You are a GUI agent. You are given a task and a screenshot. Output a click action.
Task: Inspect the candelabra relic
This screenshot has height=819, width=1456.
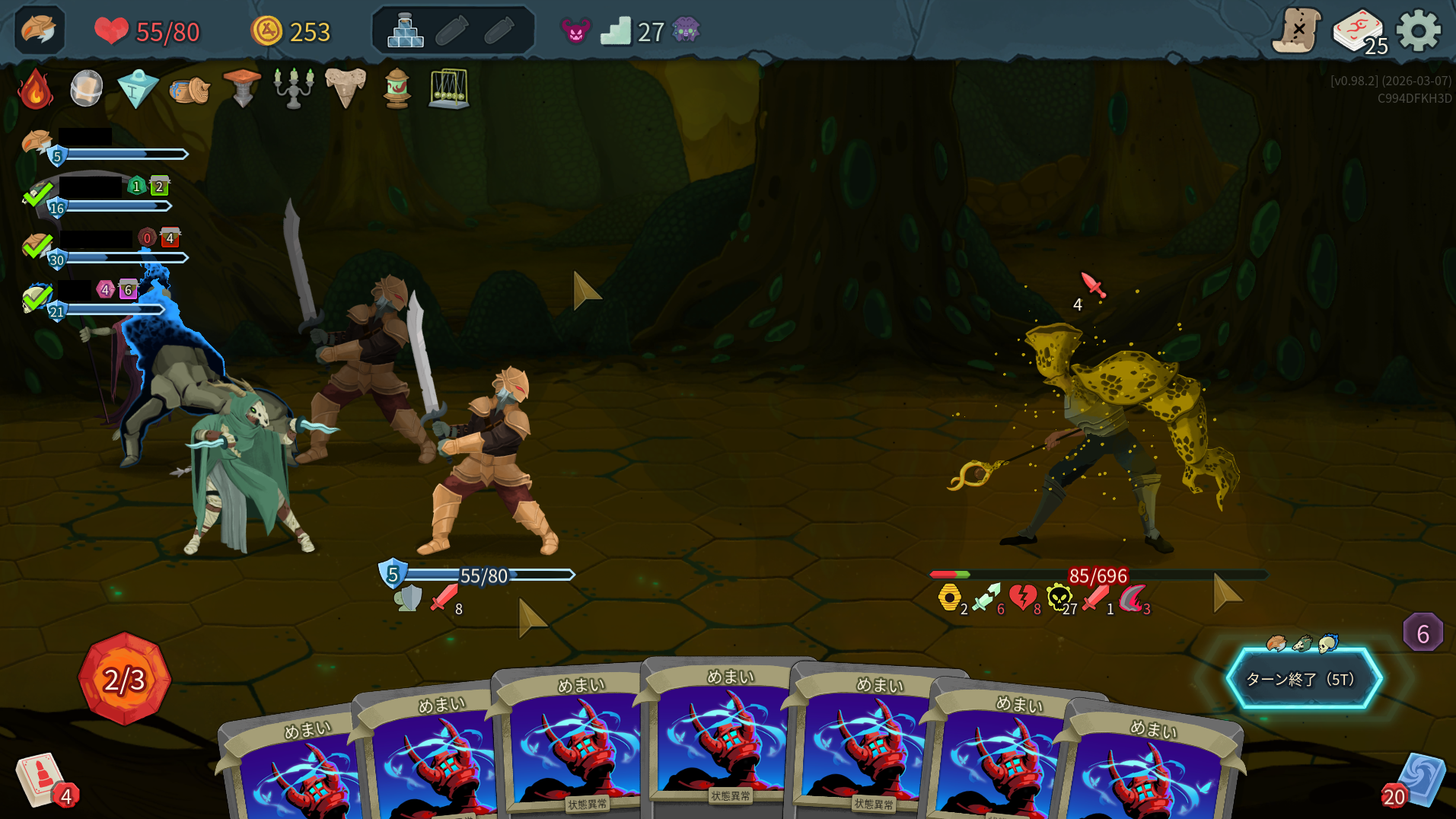[x=294, y=88]
